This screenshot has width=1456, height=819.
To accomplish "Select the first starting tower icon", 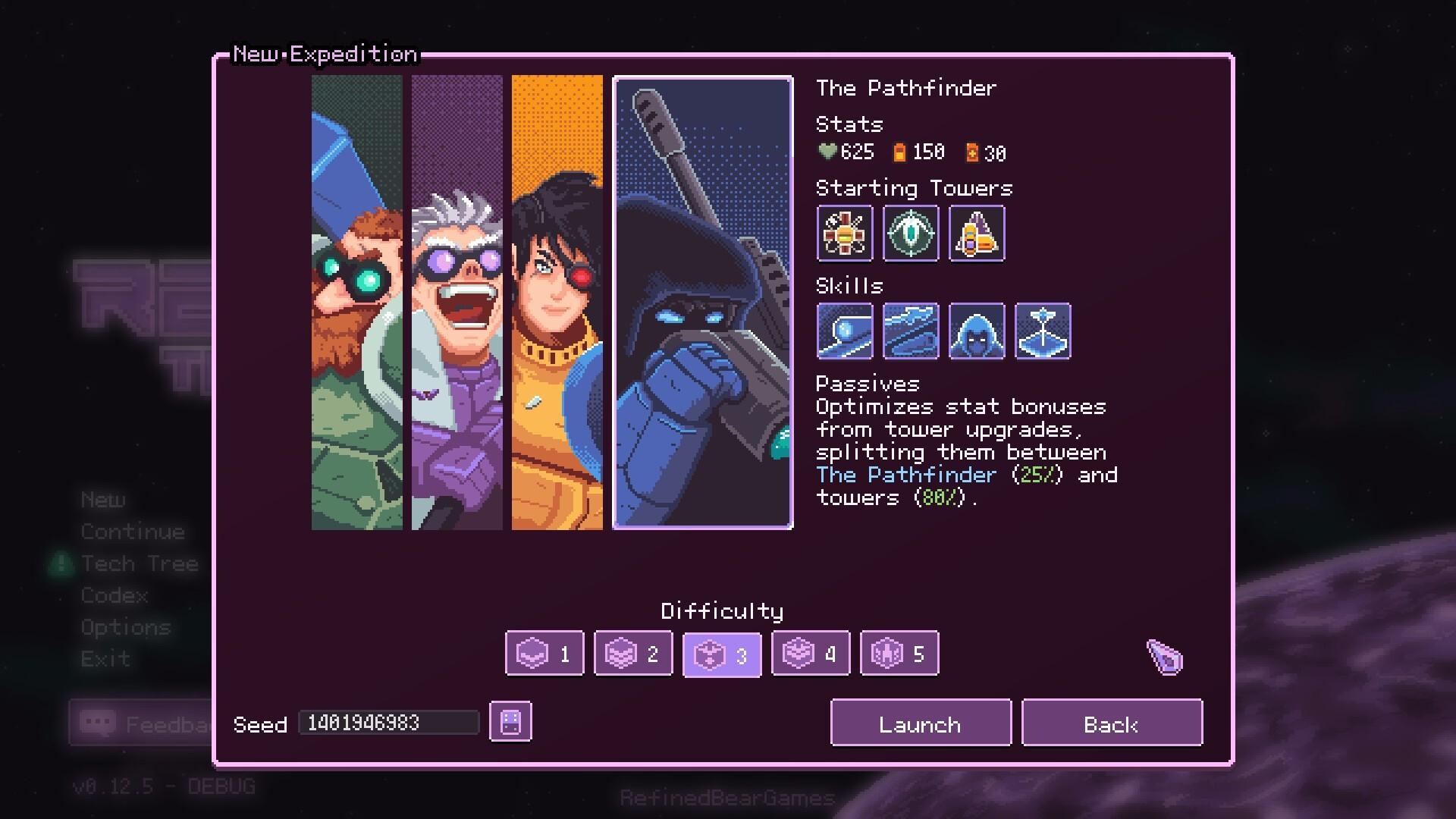I will pos(844,234).
